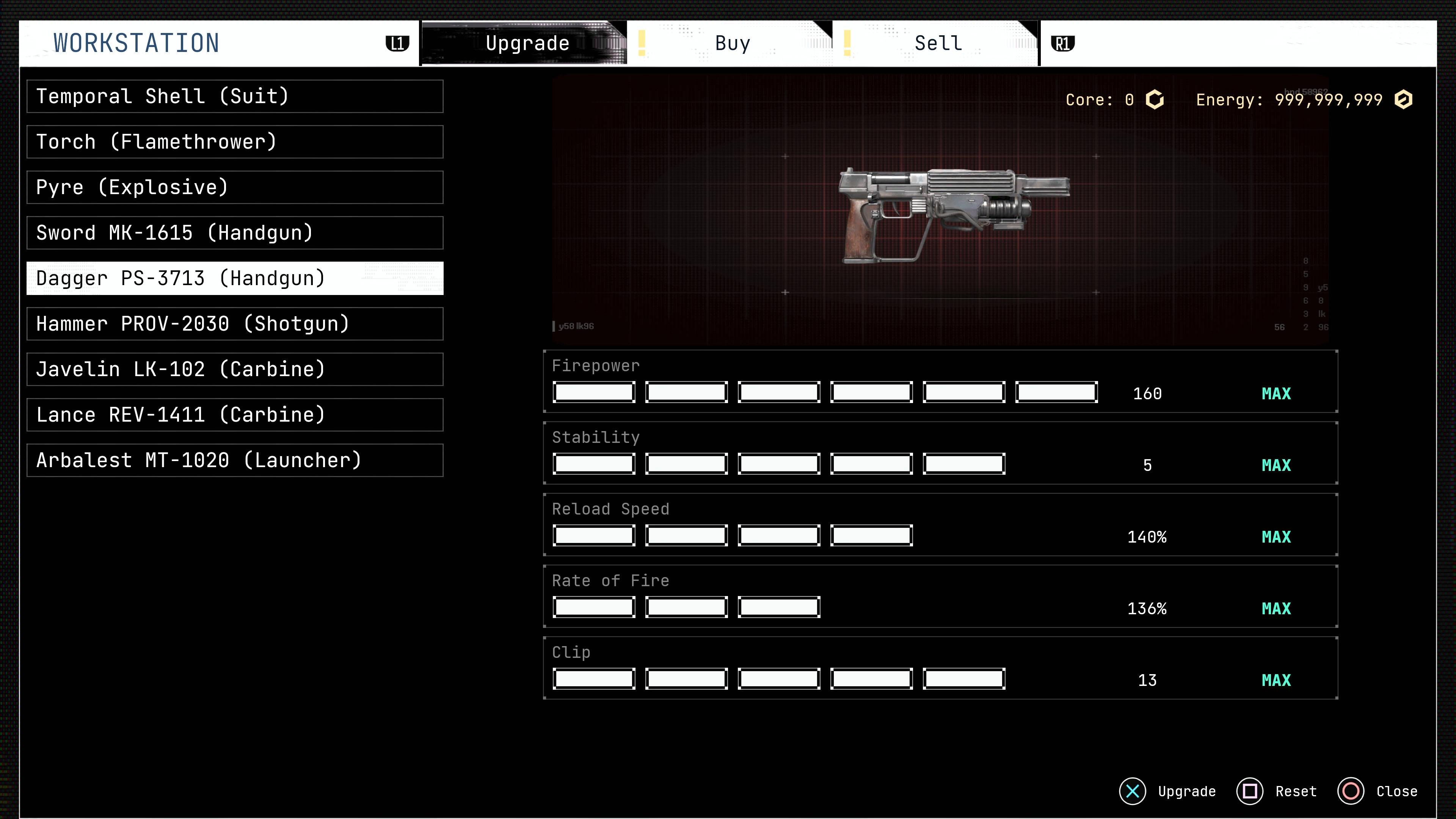Select the Reload Speed upgrade row
Image resolution: width=1456 pixels, height=819 pixels.
(x=940, y=525)
